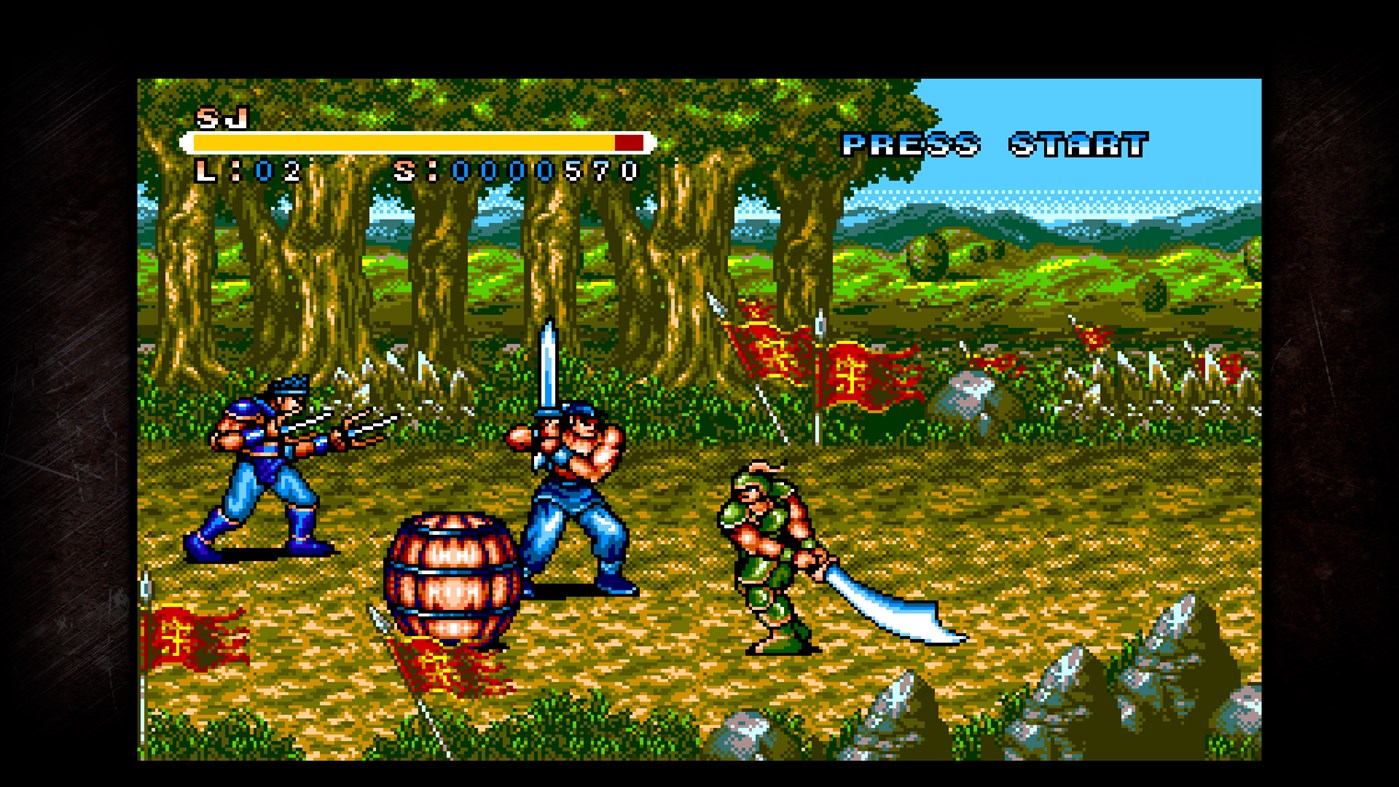Click the torn red banner below the barrel
Image resolution: width=1399 pixels, height=787 pixels.
tap(440, 670)
